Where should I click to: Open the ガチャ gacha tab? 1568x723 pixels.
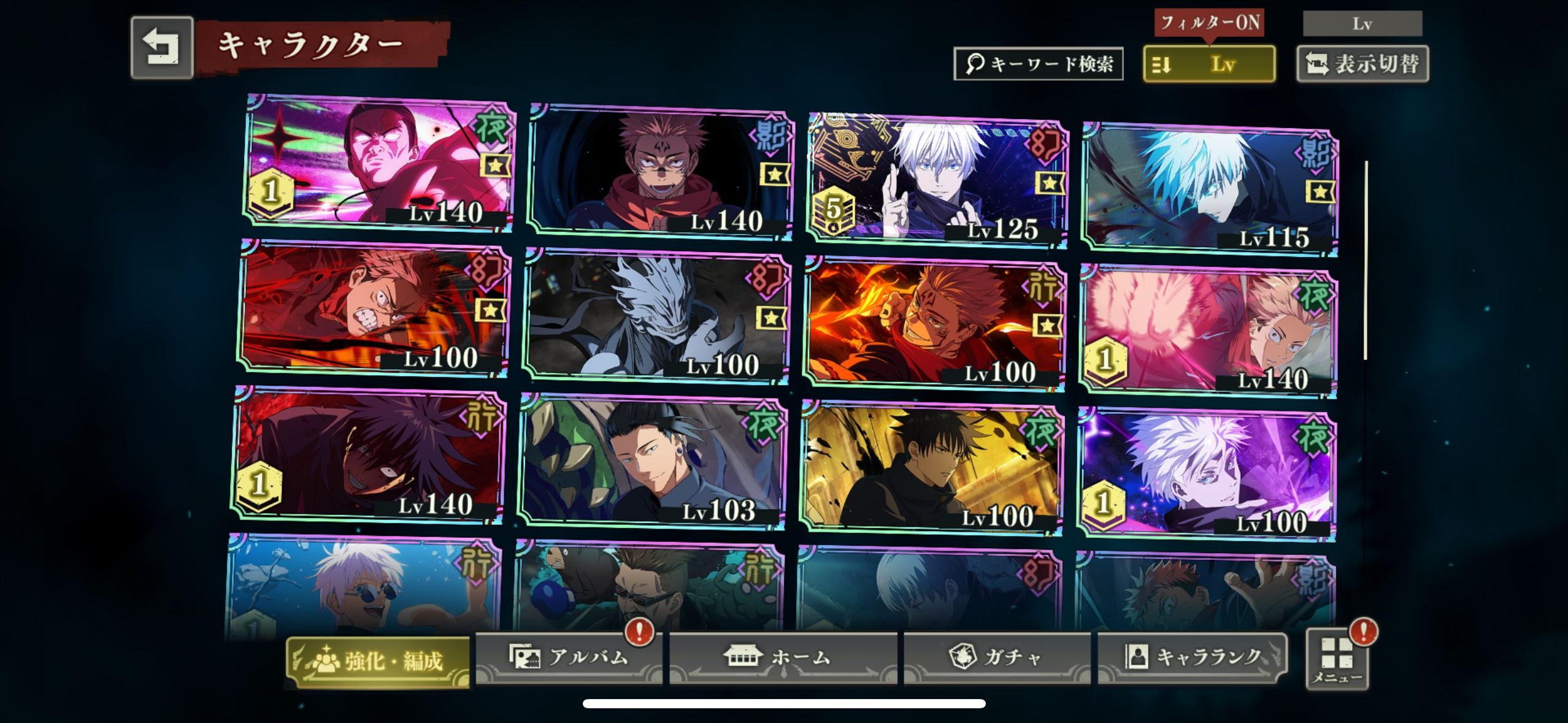(996, 657)
